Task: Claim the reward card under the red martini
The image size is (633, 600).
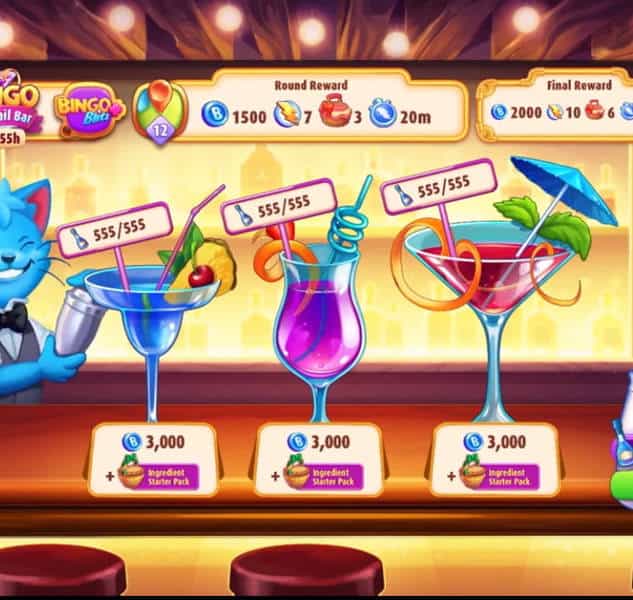Action: [x=493, y=459]
